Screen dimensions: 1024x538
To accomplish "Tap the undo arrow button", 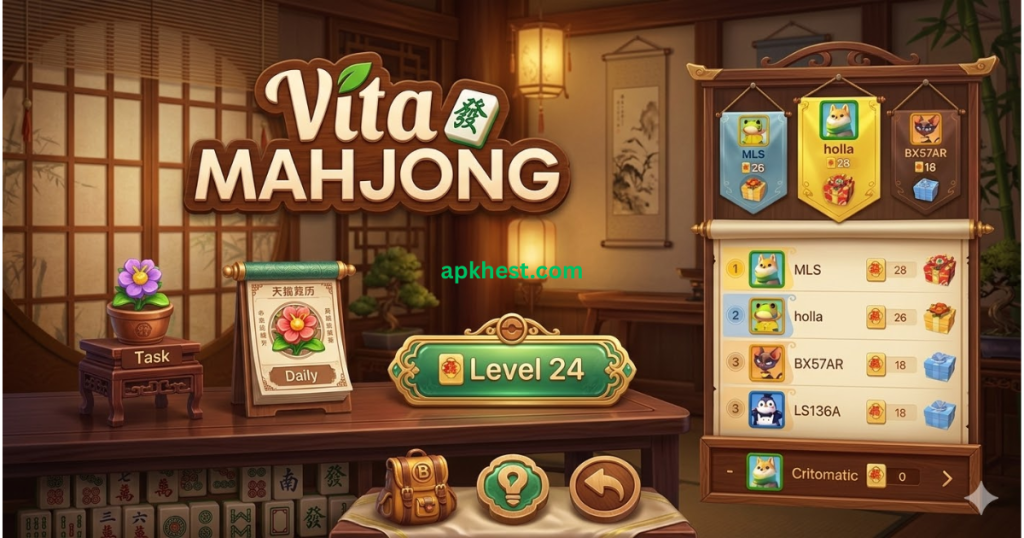I will coord(604,488).
